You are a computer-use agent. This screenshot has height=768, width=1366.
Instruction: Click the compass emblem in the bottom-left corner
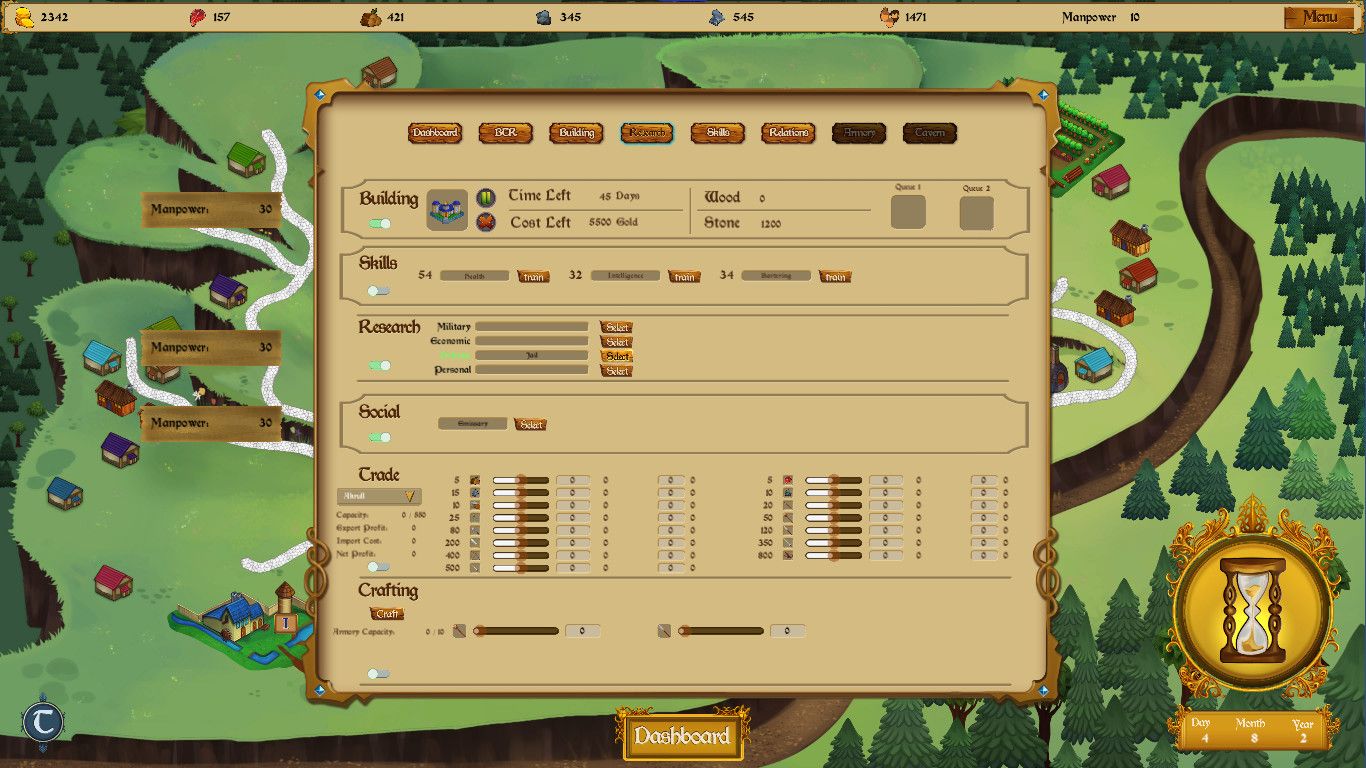[42, 722]
